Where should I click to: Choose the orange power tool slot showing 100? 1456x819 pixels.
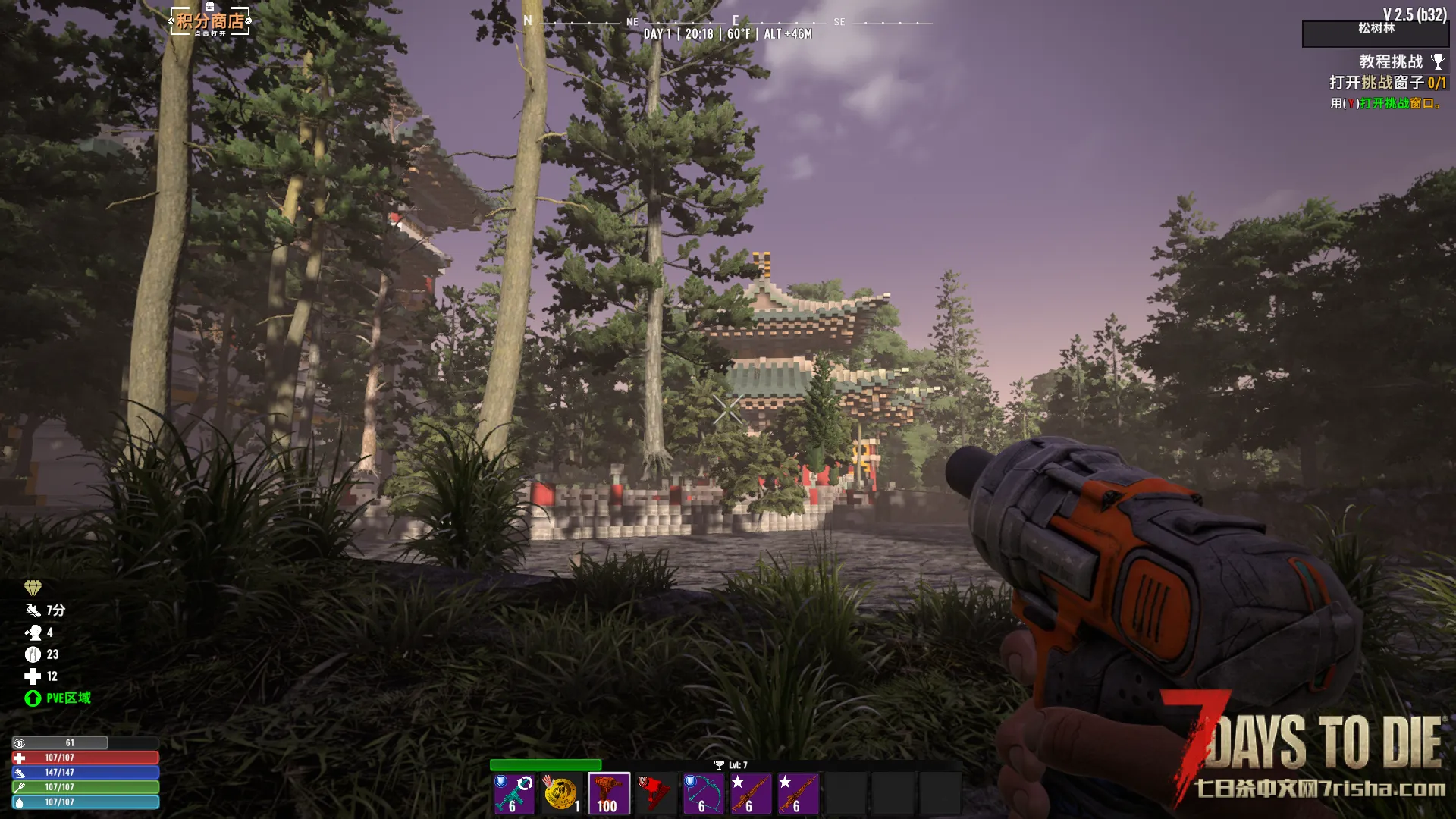click(x=608, y=793)
